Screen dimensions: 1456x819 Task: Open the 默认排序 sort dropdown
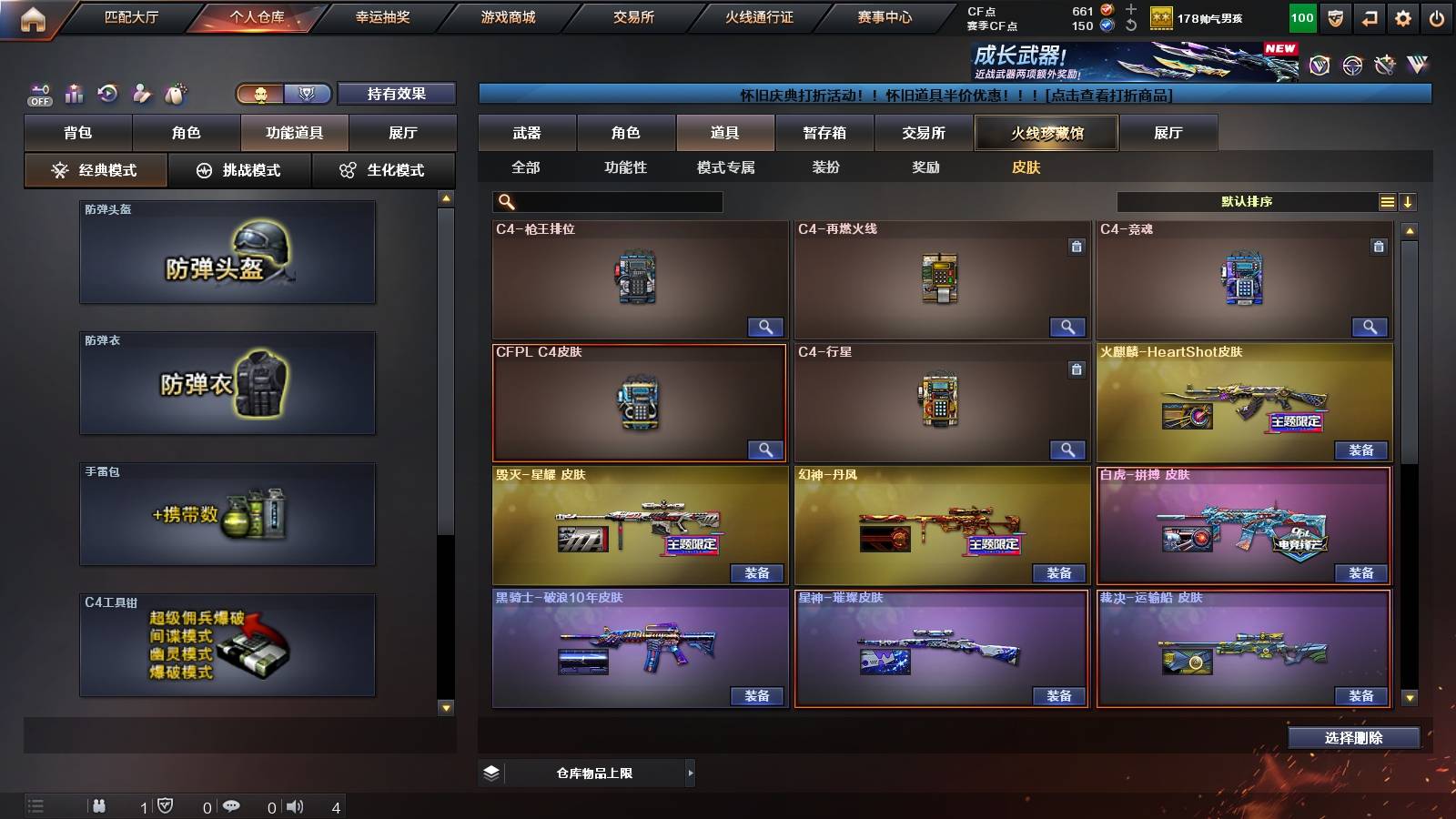point(1247,201)
